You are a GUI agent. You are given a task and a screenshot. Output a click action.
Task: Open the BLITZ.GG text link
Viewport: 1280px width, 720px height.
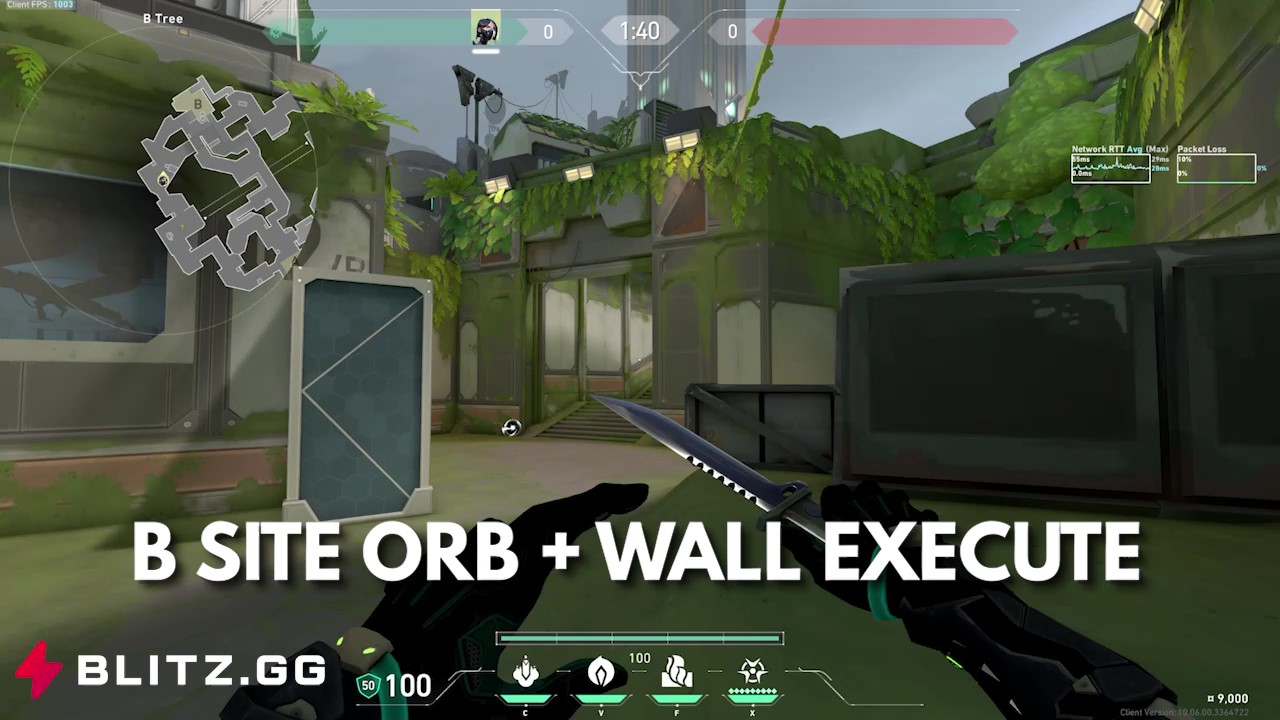coord(200,672)
